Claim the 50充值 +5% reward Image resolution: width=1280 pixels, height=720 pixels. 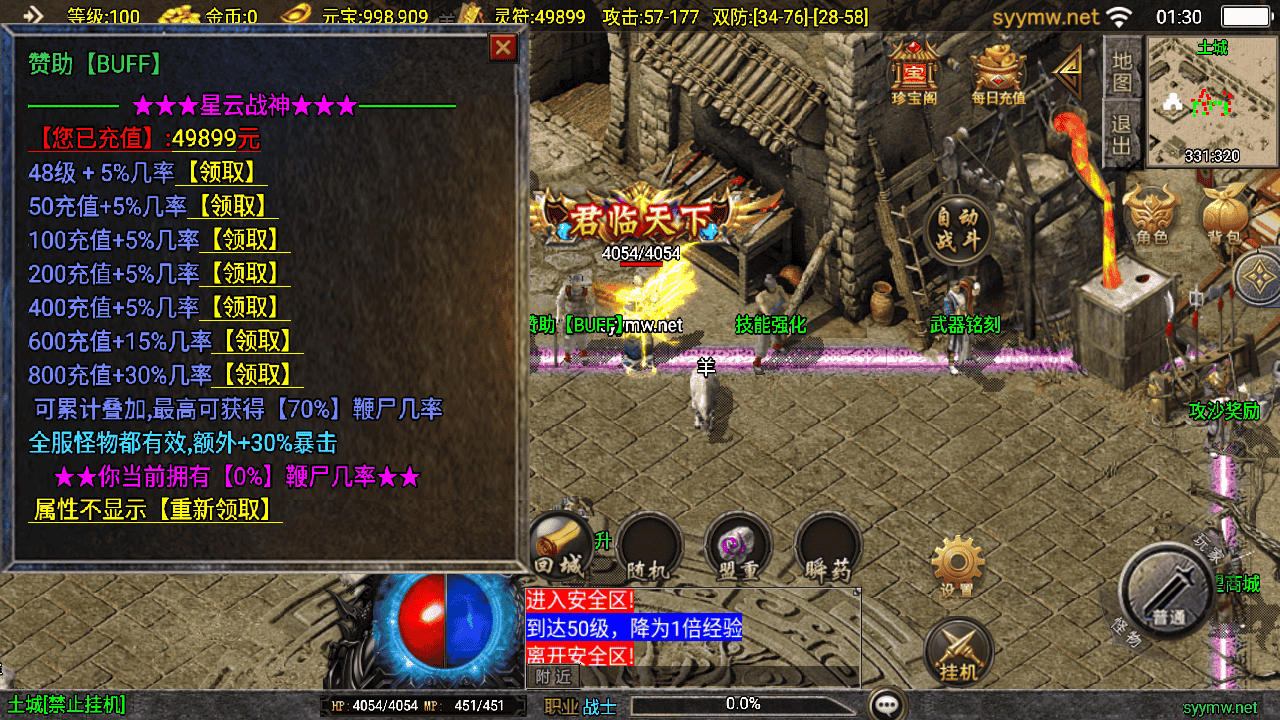point(233,207)
